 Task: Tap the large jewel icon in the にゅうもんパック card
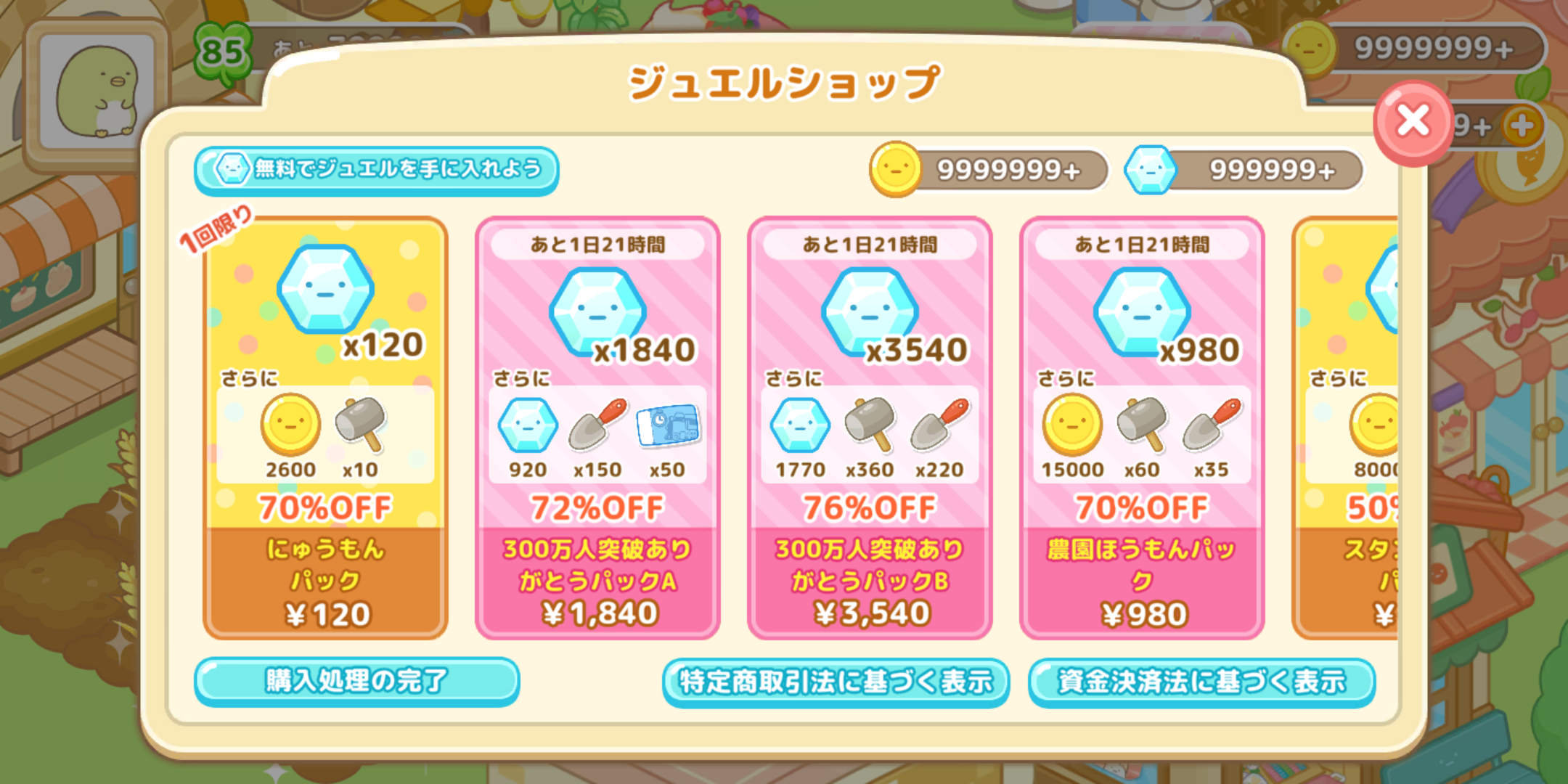[x=324, y=288]
